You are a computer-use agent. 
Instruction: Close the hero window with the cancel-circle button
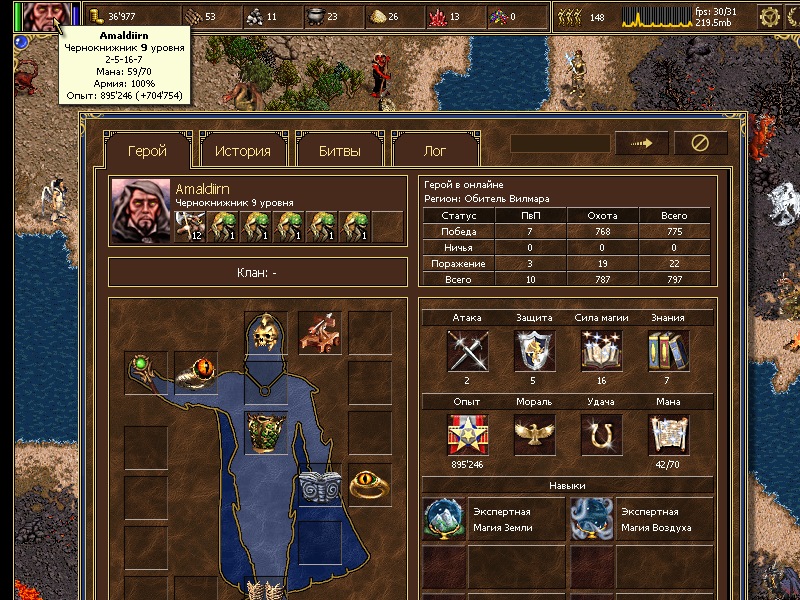pos(700,143)
